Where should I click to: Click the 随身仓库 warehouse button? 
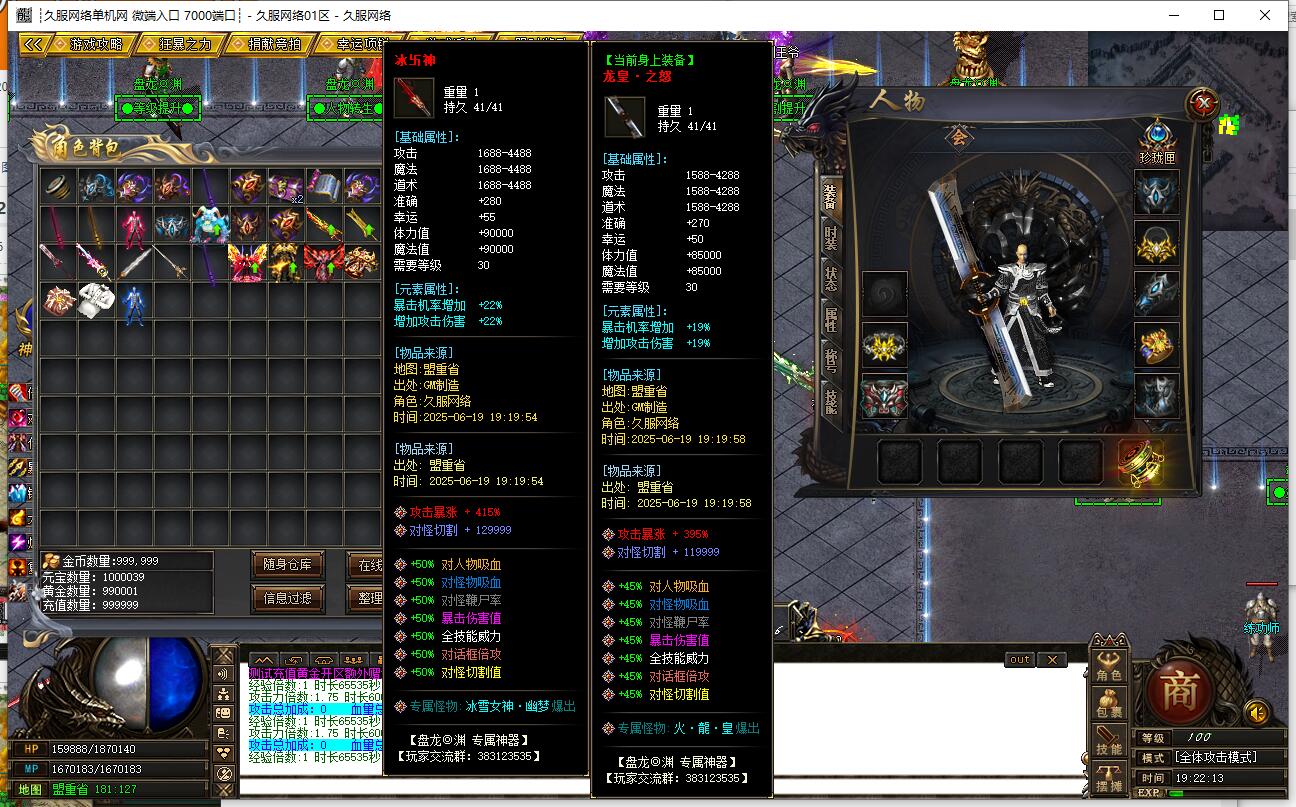pos(288,565)
